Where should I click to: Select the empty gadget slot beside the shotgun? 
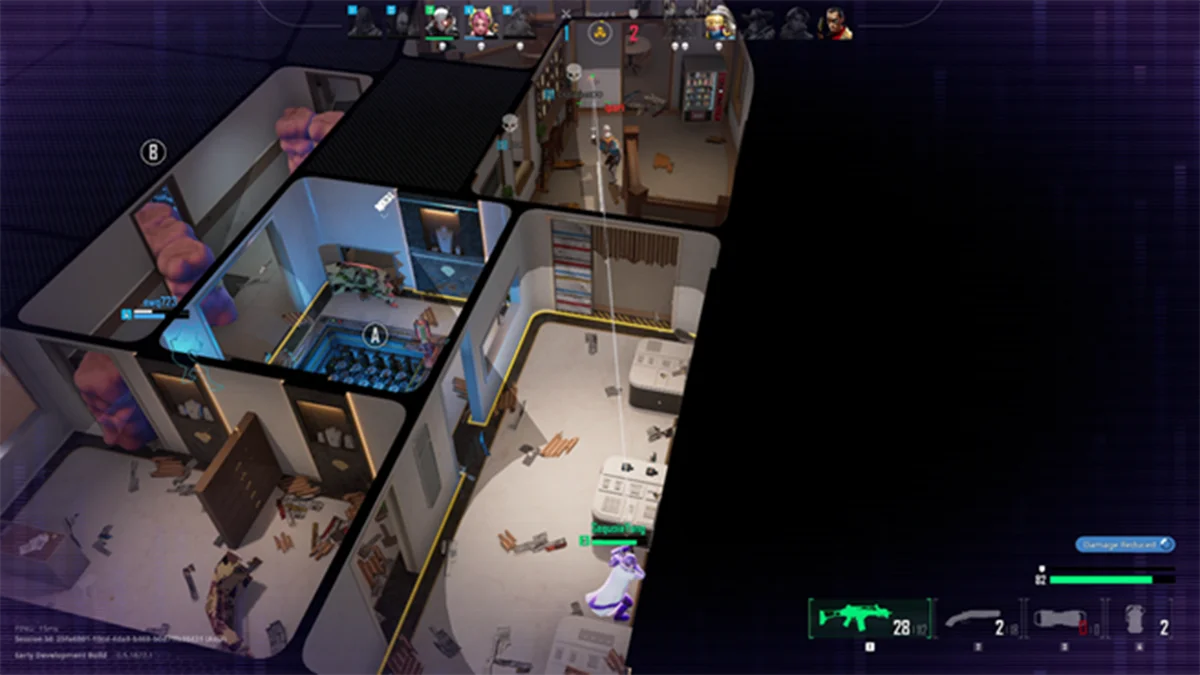[x=1060, y=620]
